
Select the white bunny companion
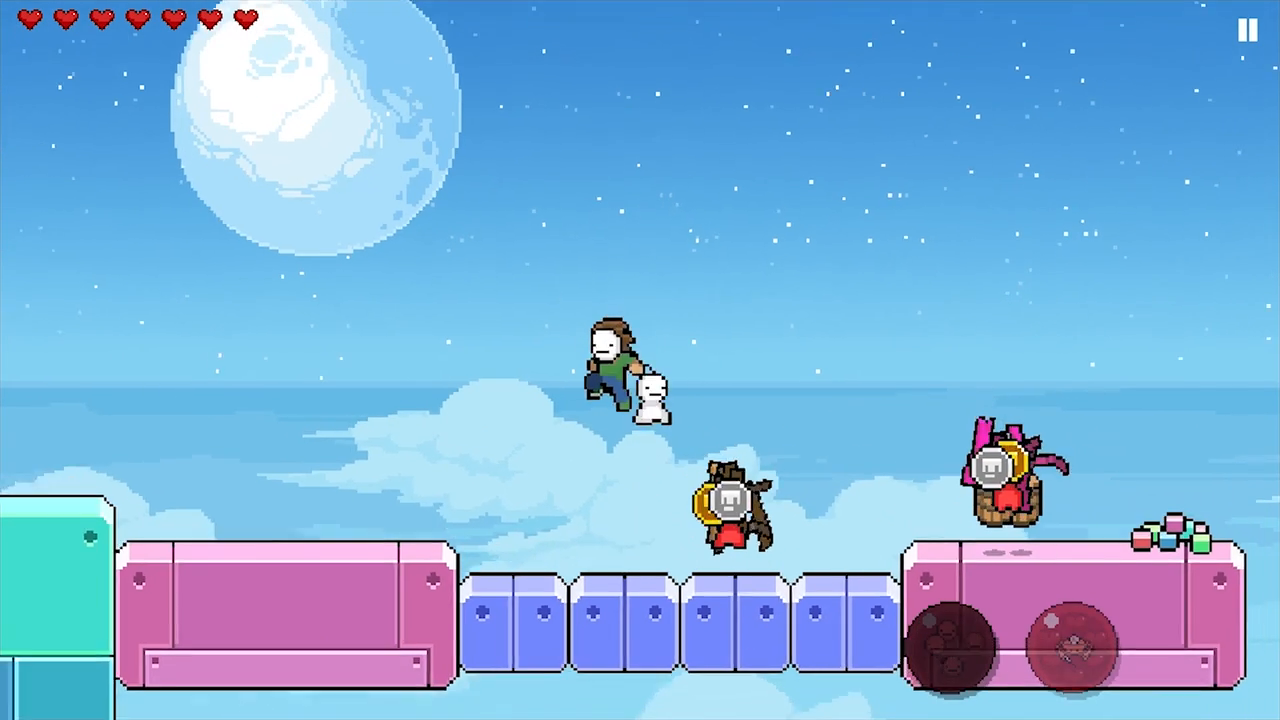click(x=650, y=398)
